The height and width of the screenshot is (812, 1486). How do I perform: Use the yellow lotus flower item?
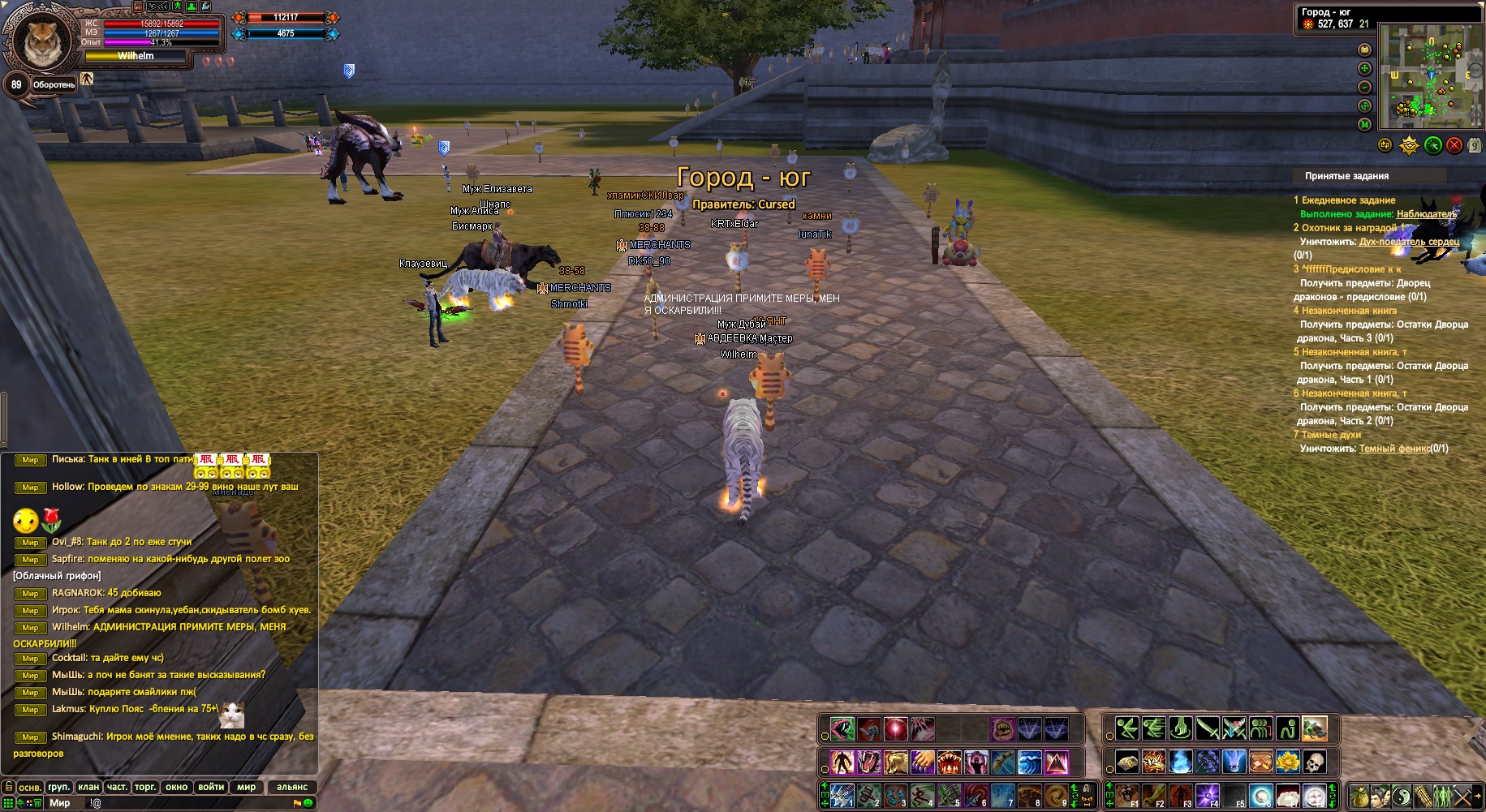1287,762
